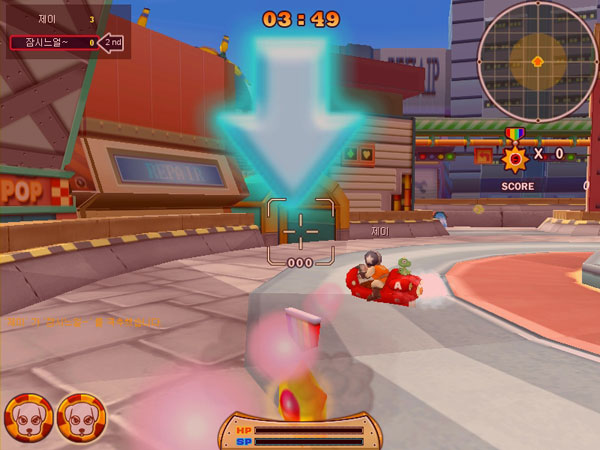Click the circular radar minimap
This screenshot has height=450, width=600.
(537, 60)
